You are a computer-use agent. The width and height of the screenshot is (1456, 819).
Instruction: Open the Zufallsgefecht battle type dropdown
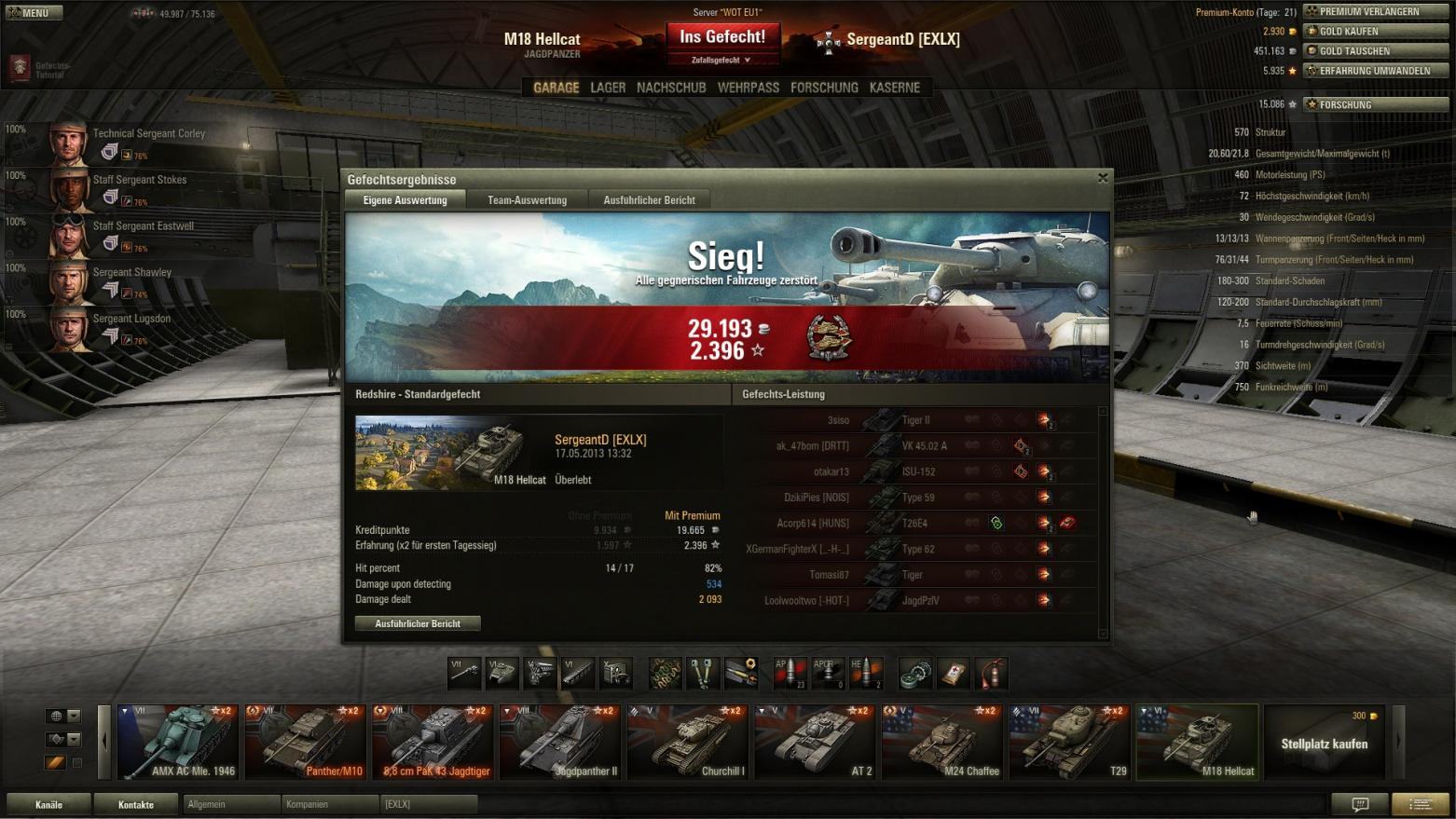coord(721,61)
